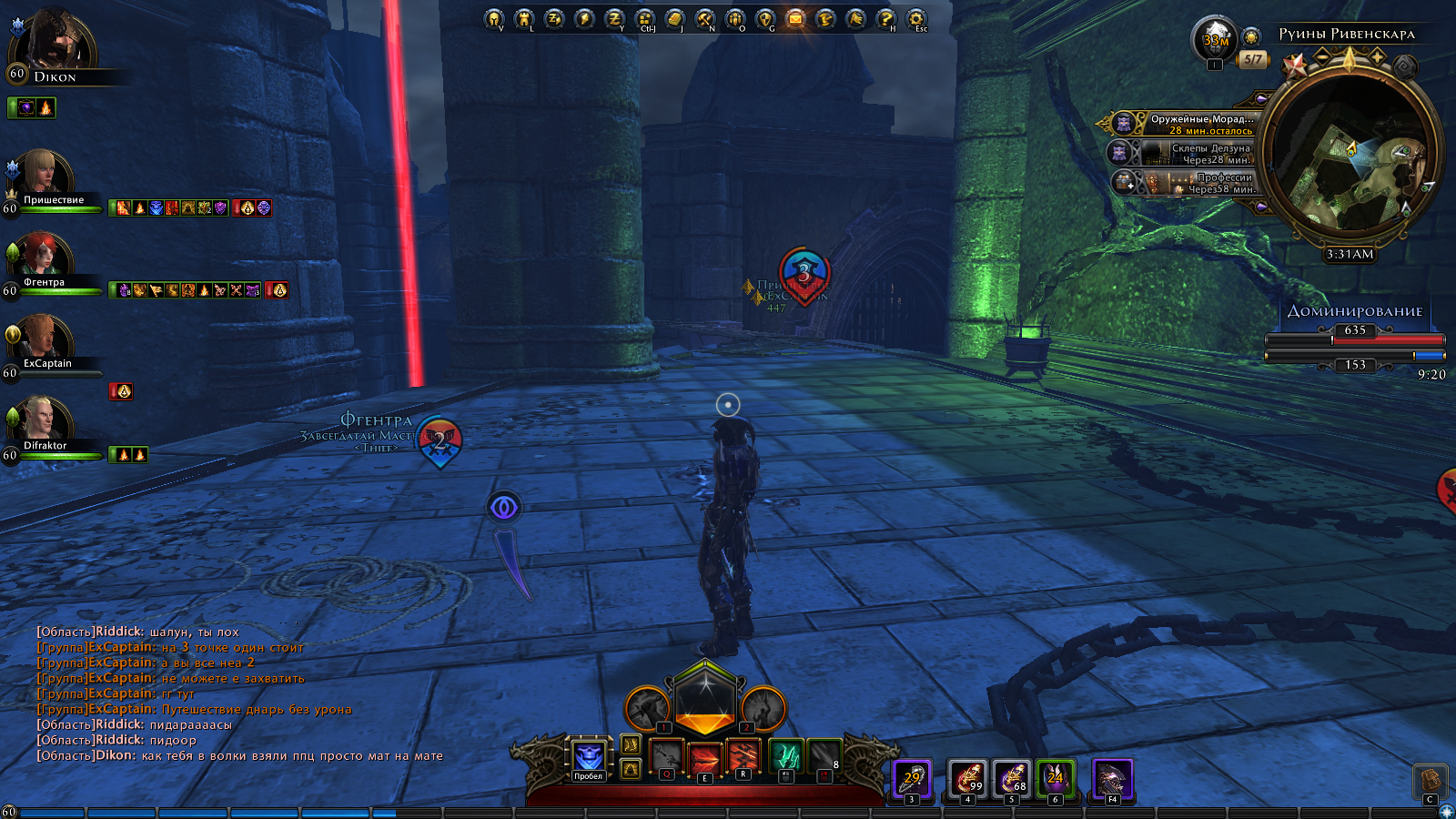Image resolution: width=1456 pixels, height=819 pixels.
Task: Select party member Difraktor portrait
Action: 41,419
